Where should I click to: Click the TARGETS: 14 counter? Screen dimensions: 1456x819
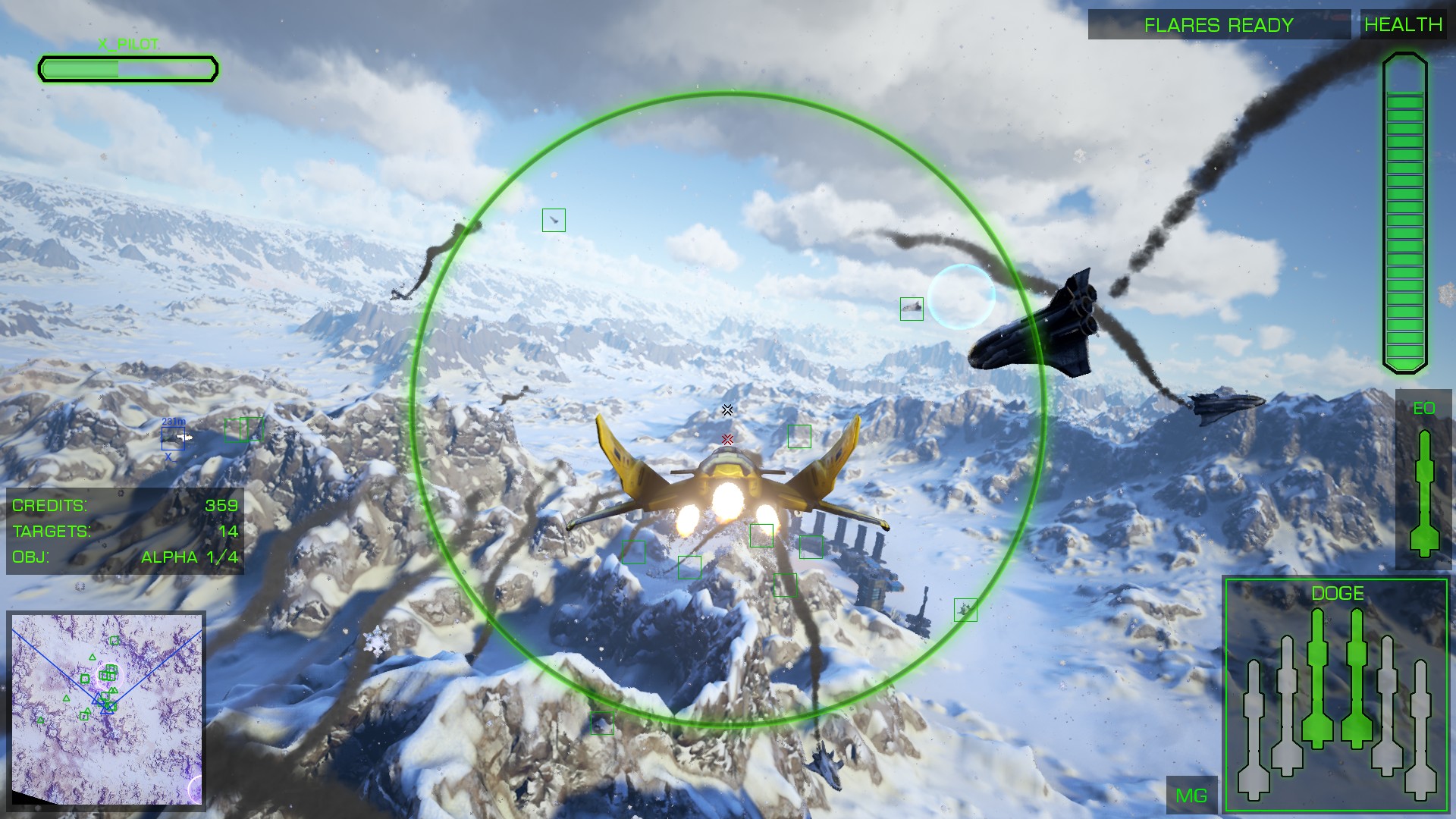coord(125,529)
